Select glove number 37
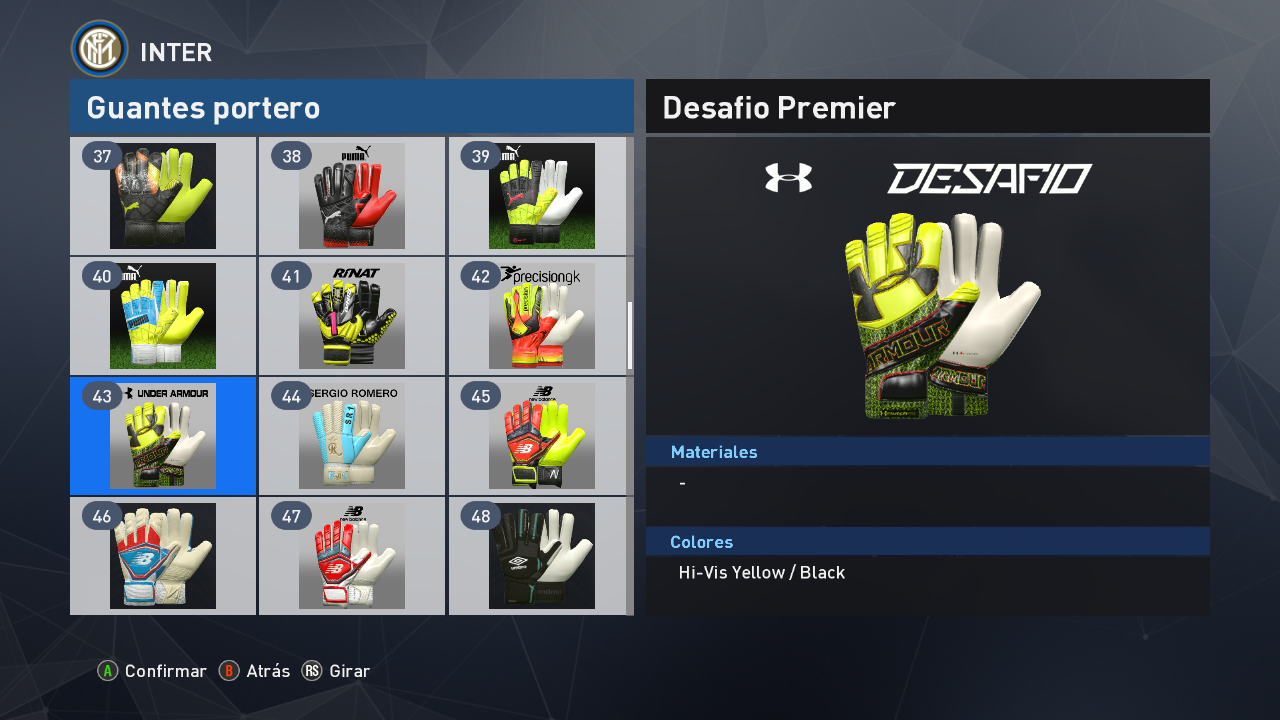This screenshot has height=720, width=1280. click(163, 196)
